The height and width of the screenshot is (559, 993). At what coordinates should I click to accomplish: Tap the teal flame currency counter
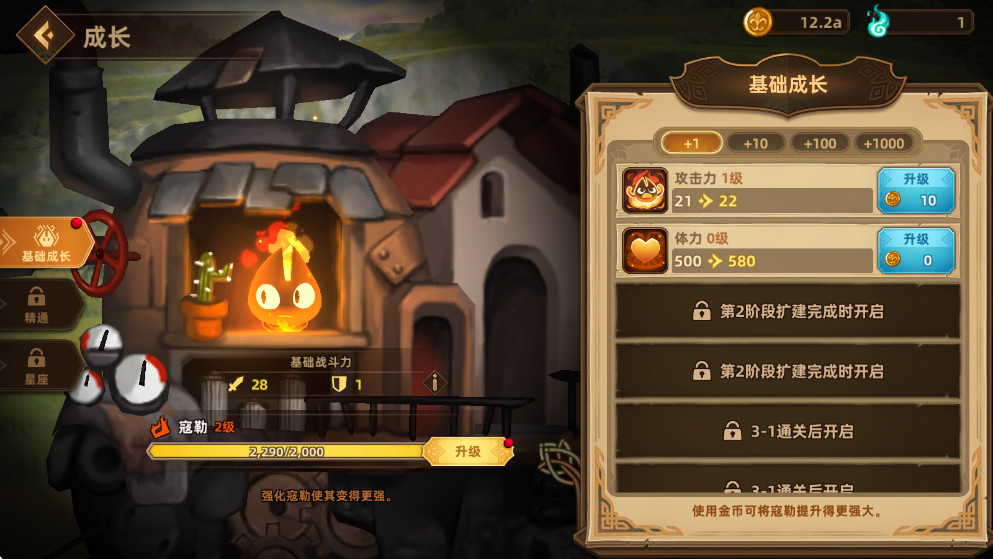(x=920, y=22)
